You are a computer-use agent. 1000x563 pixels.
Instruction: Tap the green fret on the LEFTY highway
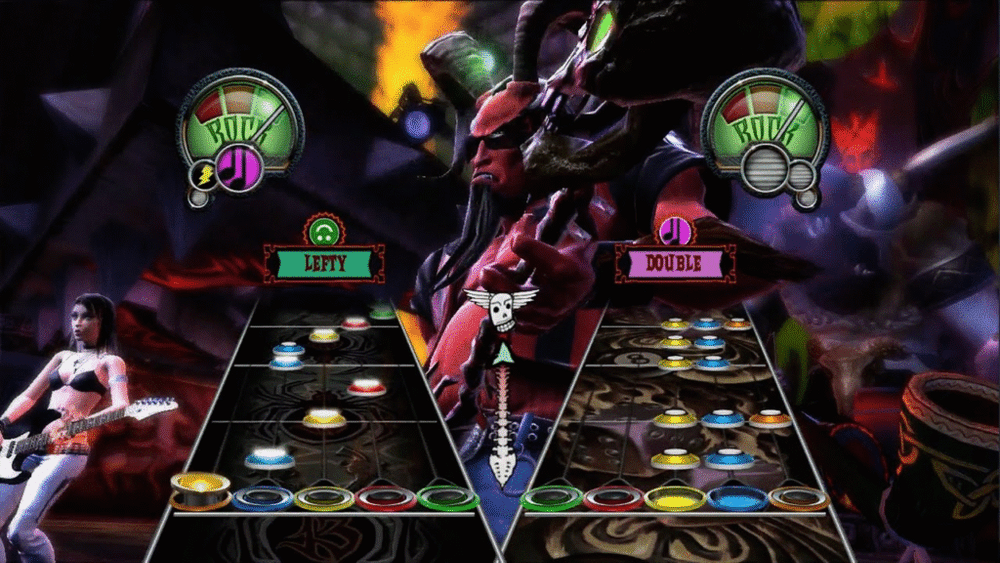click(x=449, y=496)
